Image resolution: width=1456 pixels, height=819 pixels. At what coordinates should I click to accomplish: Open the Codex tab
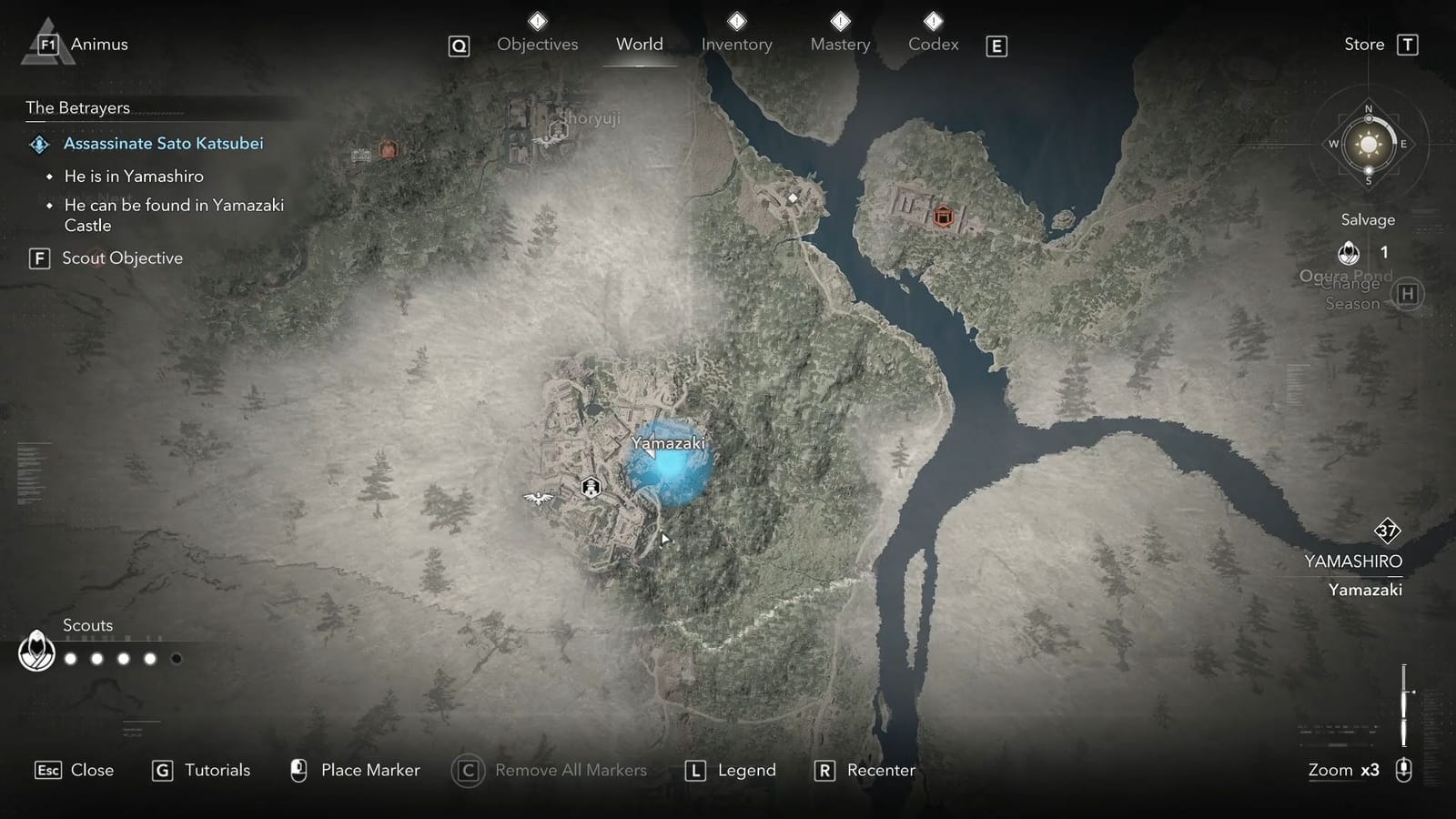[x=933, y=44]
